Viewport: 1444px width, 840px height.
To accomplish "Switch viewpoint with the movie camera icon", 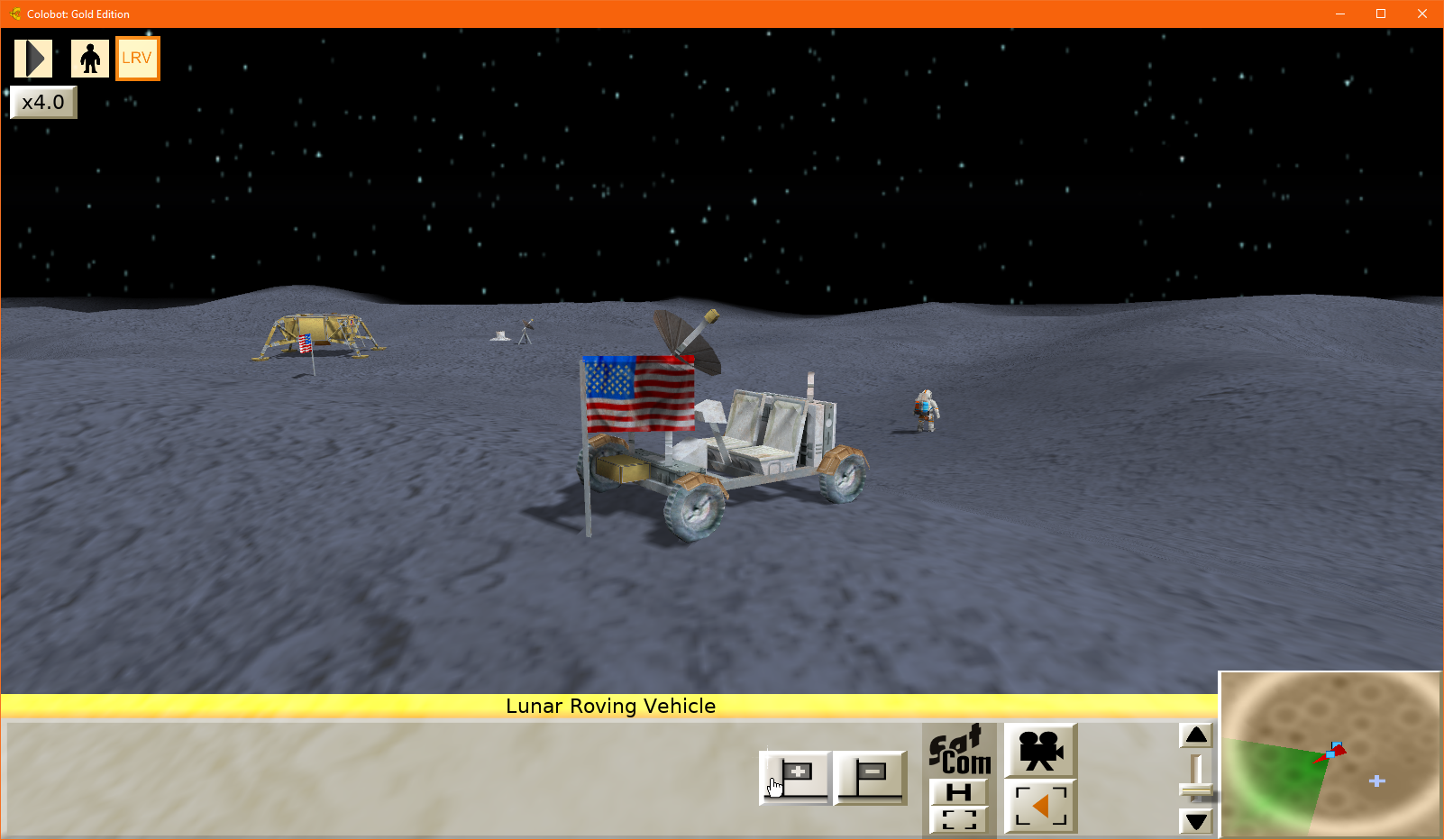I will click(1039, 751).
